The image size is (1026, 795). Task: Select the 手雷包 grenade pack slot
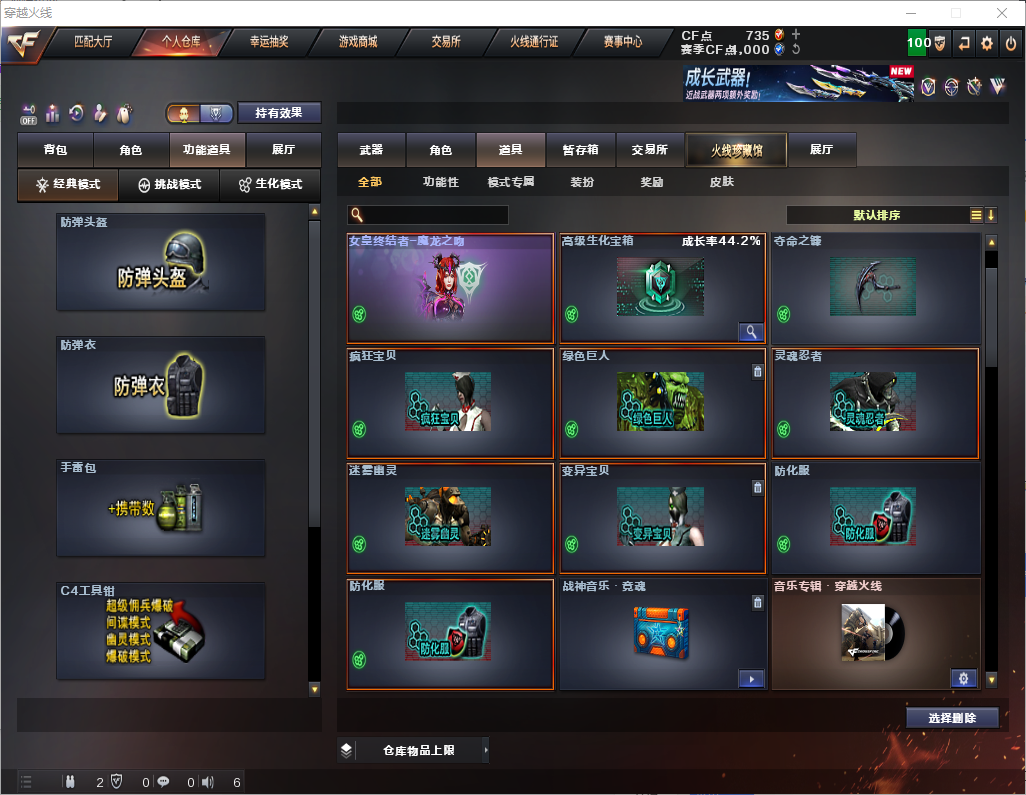coord(161,508)
